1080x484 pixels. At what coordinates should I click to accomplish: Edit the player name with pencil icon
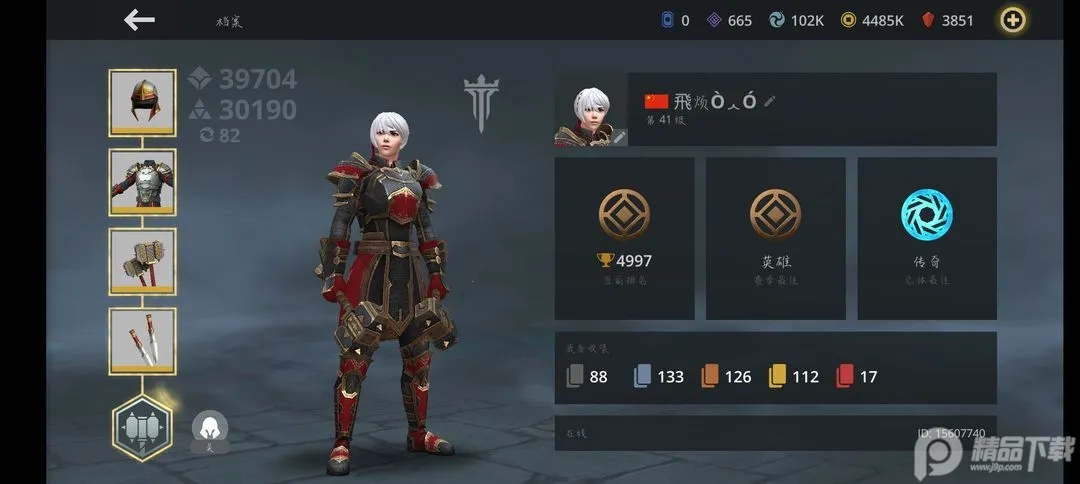(770, 101)
